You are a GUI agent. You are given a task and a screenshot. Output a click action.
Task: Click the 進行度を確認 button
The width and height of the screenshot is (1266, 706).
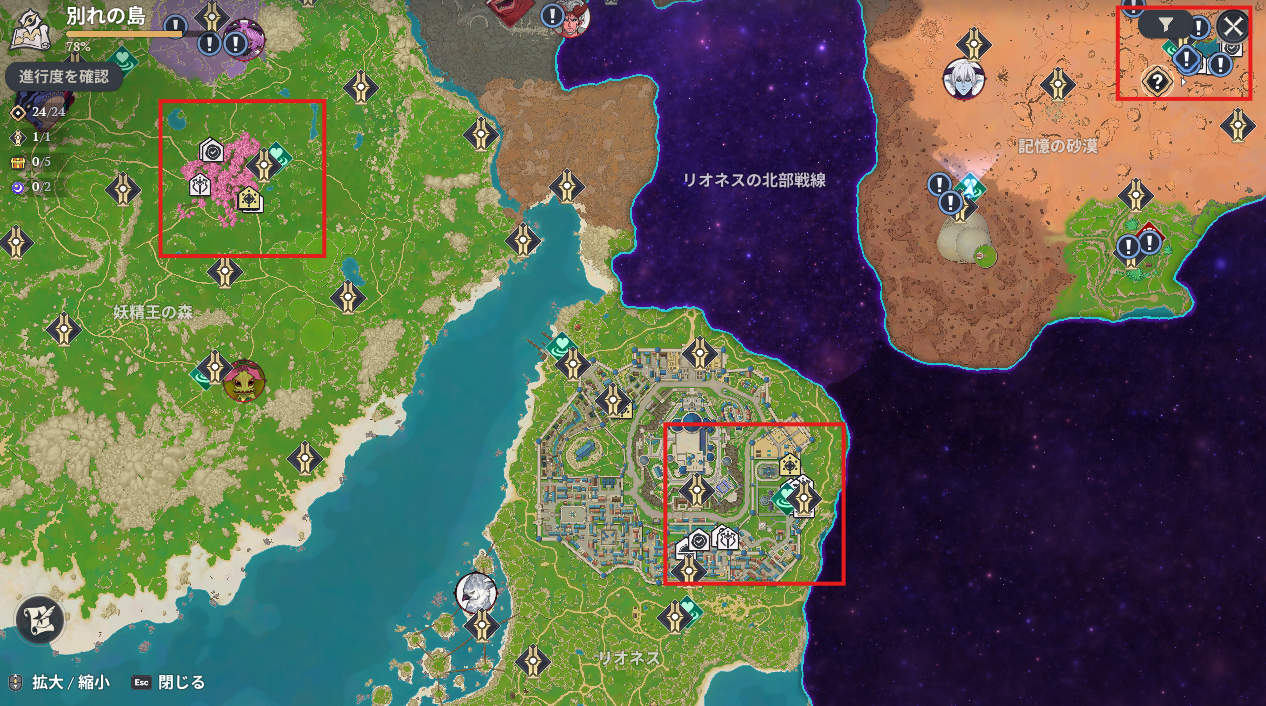(x=64, y=76)
